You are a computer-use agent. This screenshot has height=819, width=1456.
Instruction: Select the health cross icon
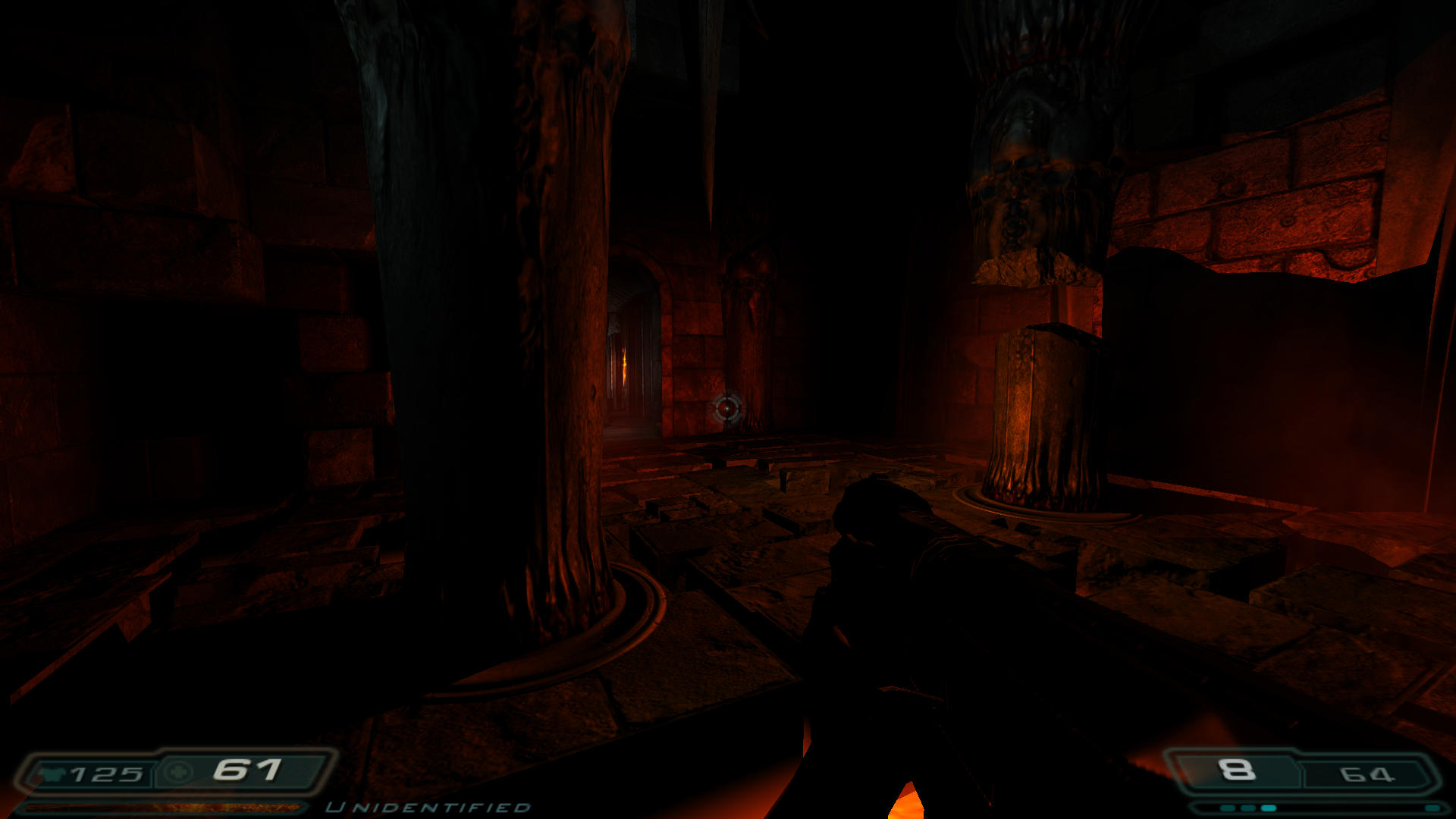pos(179,772)
